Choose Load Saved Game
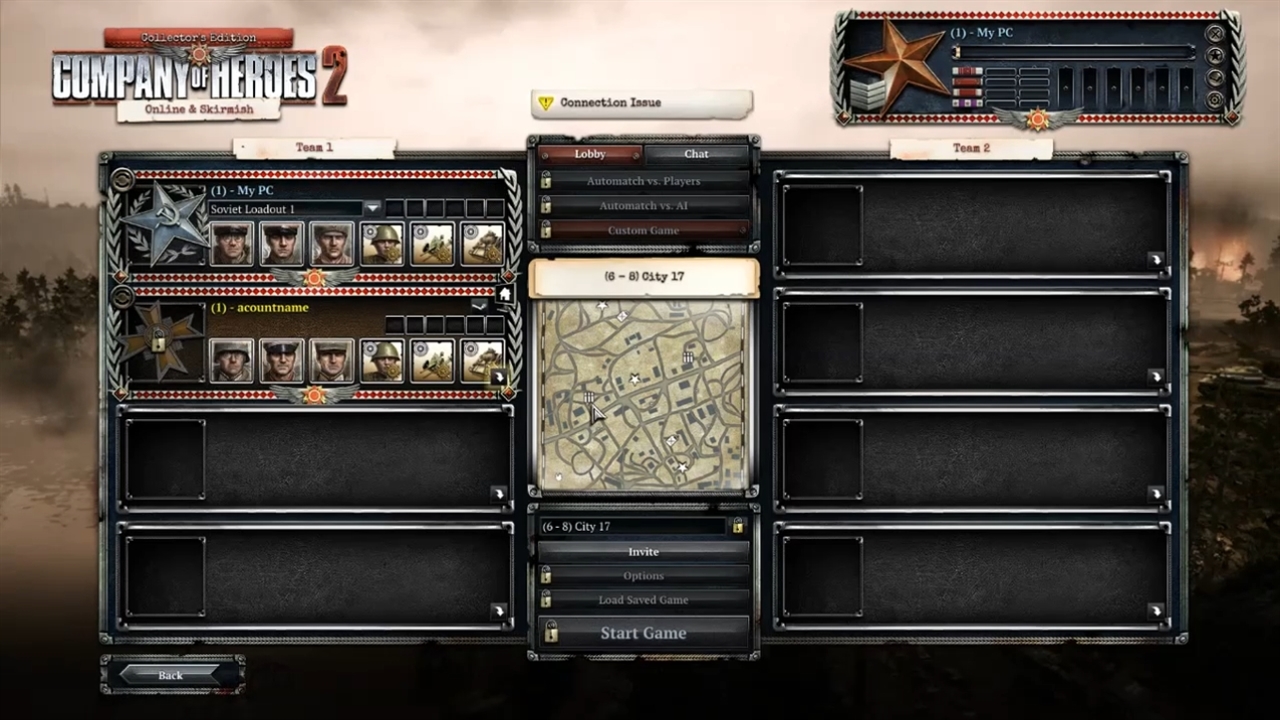Screen dimensions: 1280x720 click(643, 600)
